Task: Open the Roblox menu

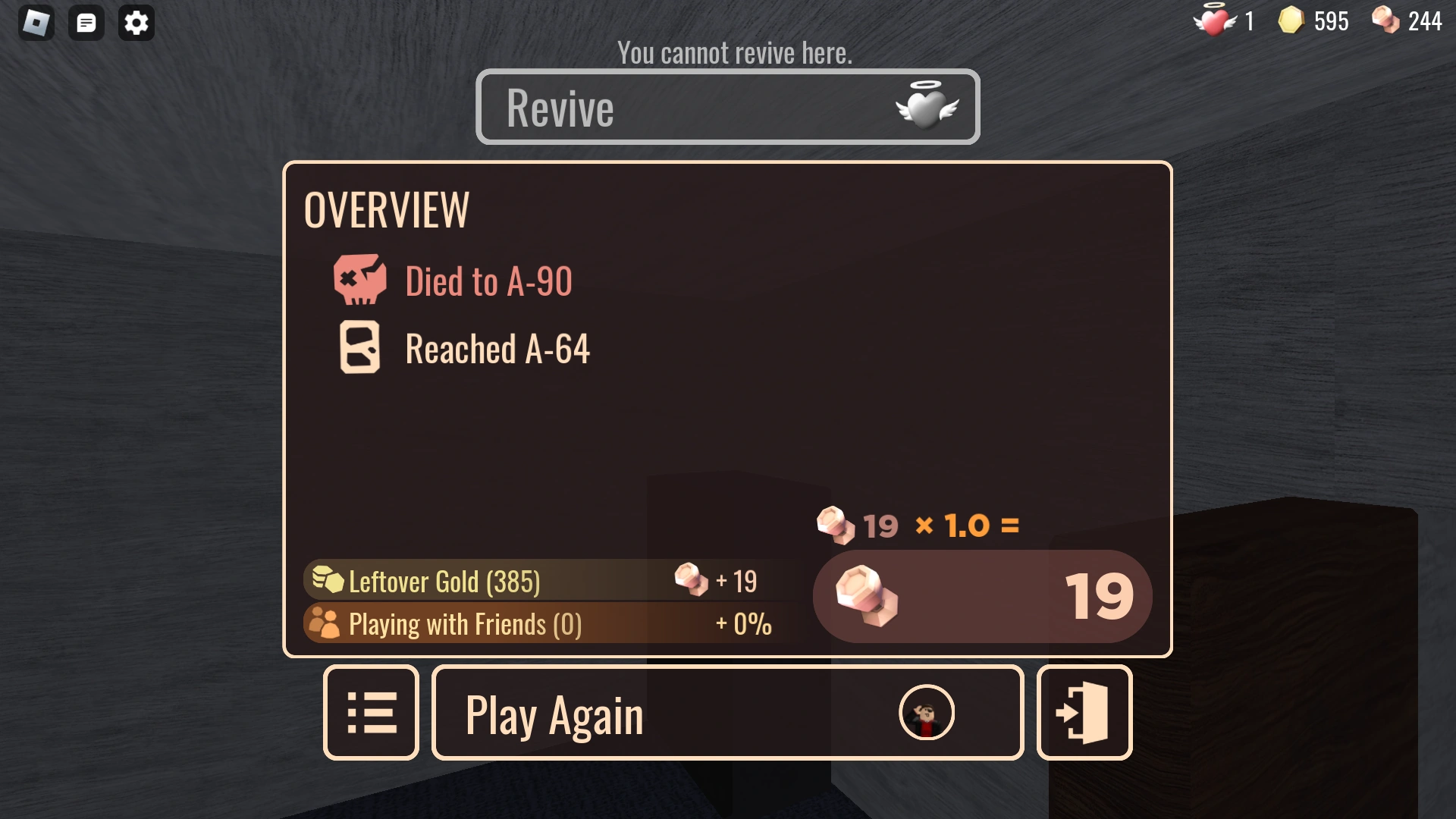Action: [35, 22]
